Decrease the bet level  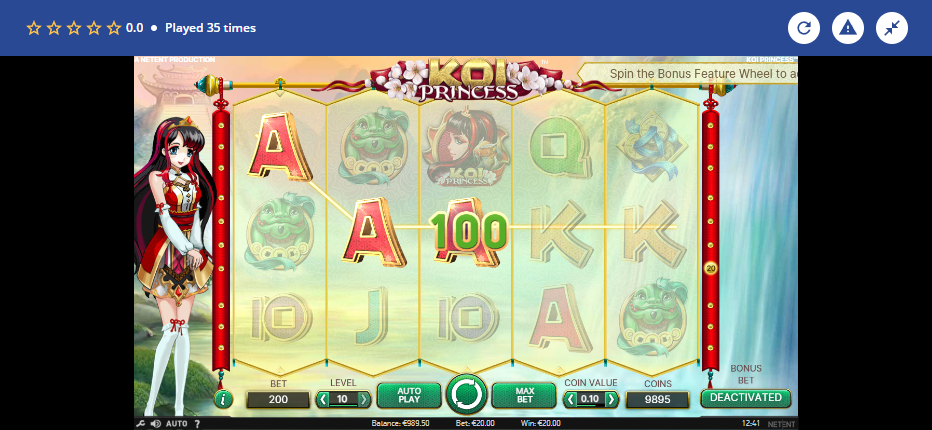coord(322,400)
